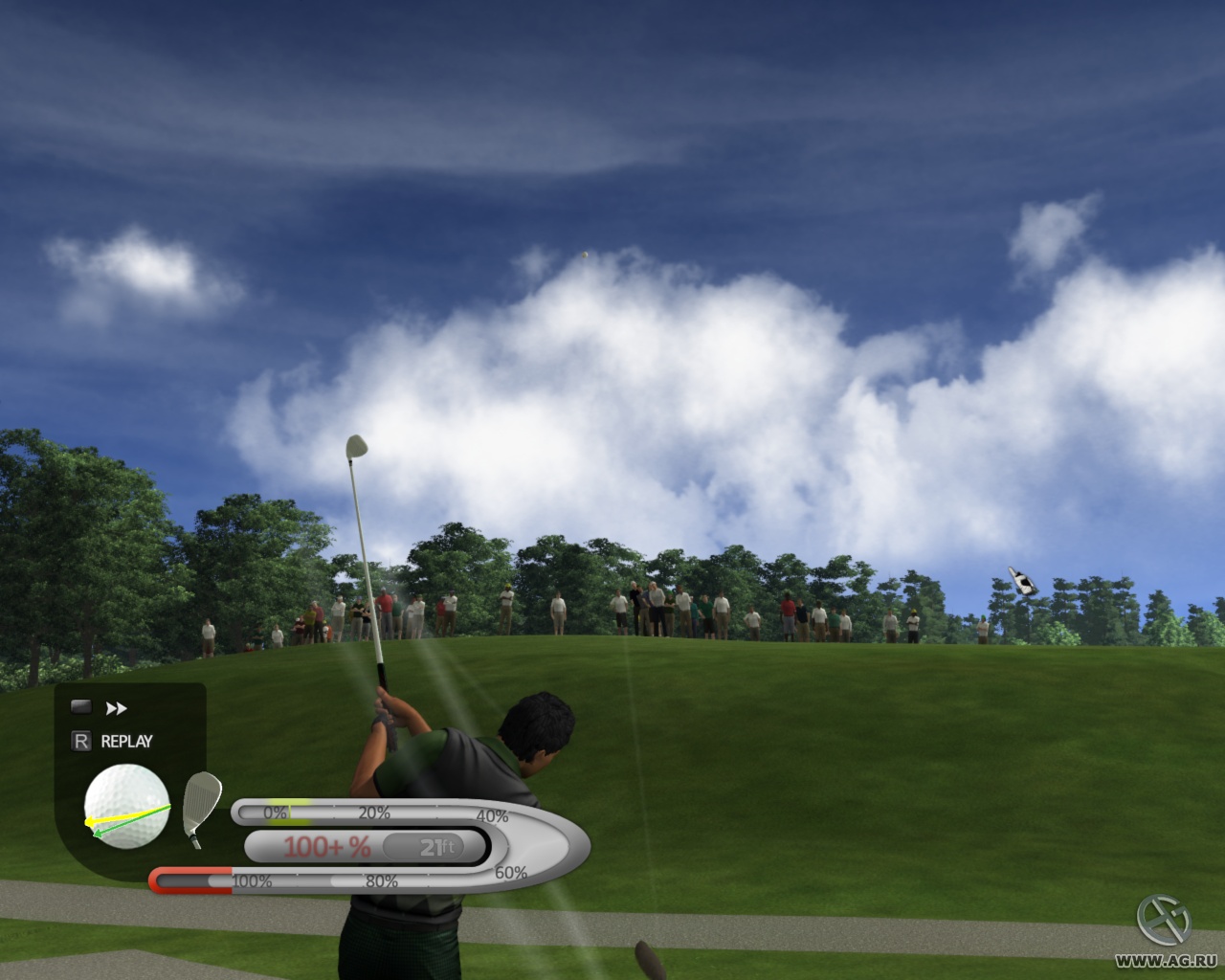Click the R keyboard shortcut icon

tap(80, 740)
